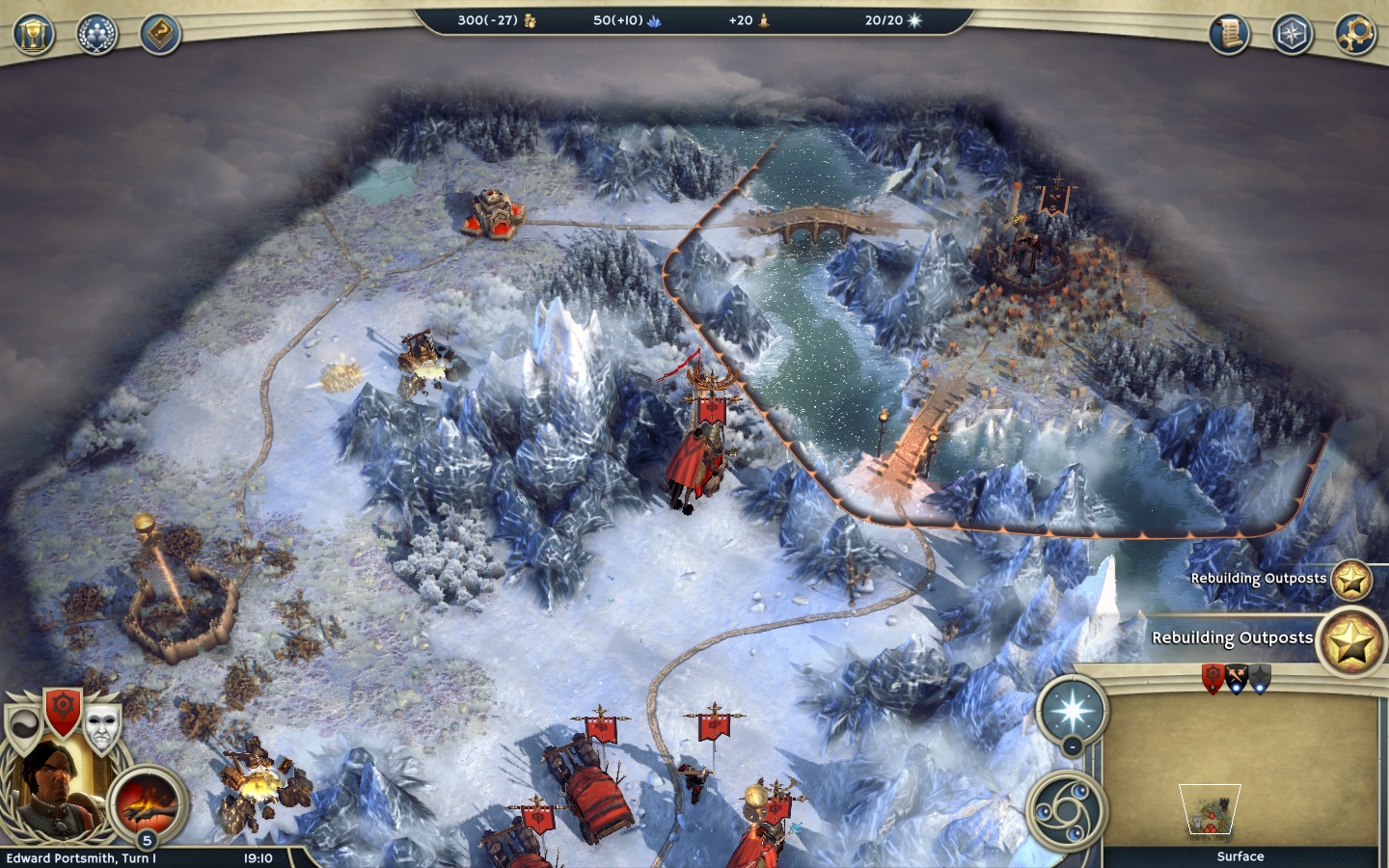Click the Surface layer label under the minimap
This screenshot has height=868, width=1389.
click(1239, 856)
